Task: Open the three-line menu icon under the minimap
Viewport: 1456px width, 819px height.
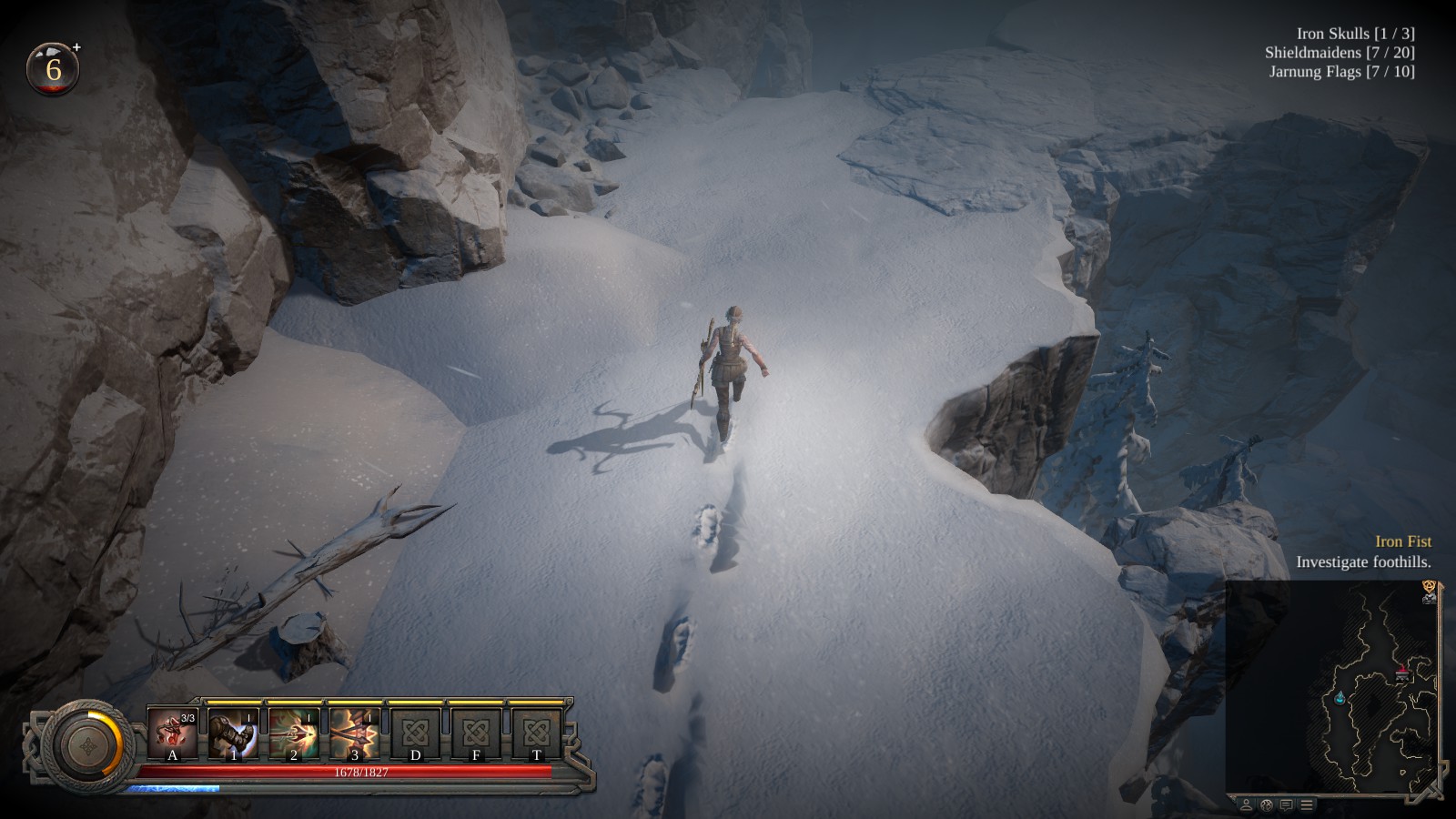Action: pos(1307,805)
